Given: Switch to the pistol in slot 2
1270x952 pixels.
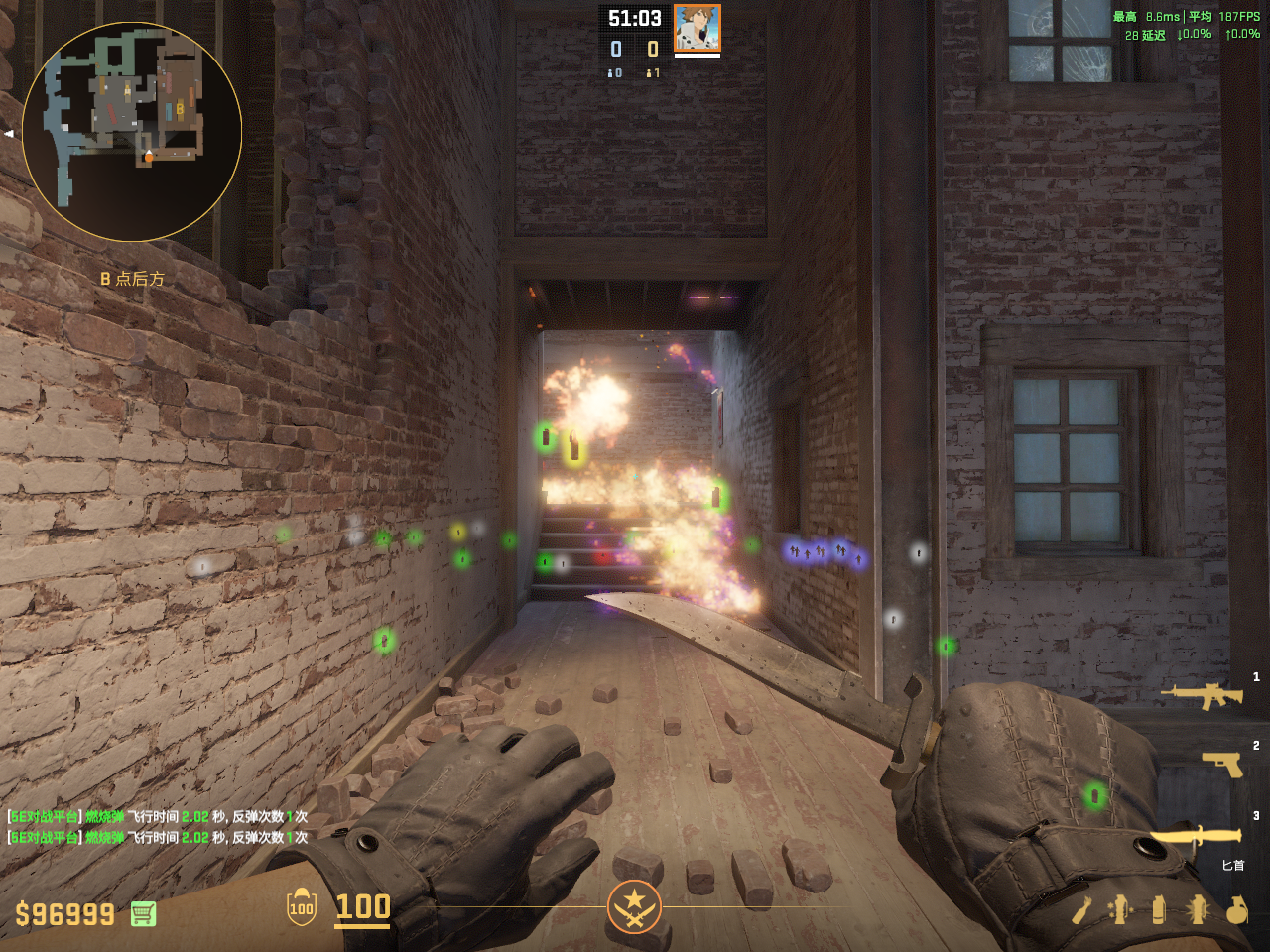Looking at the screenshot, I should coord(1222,764).
